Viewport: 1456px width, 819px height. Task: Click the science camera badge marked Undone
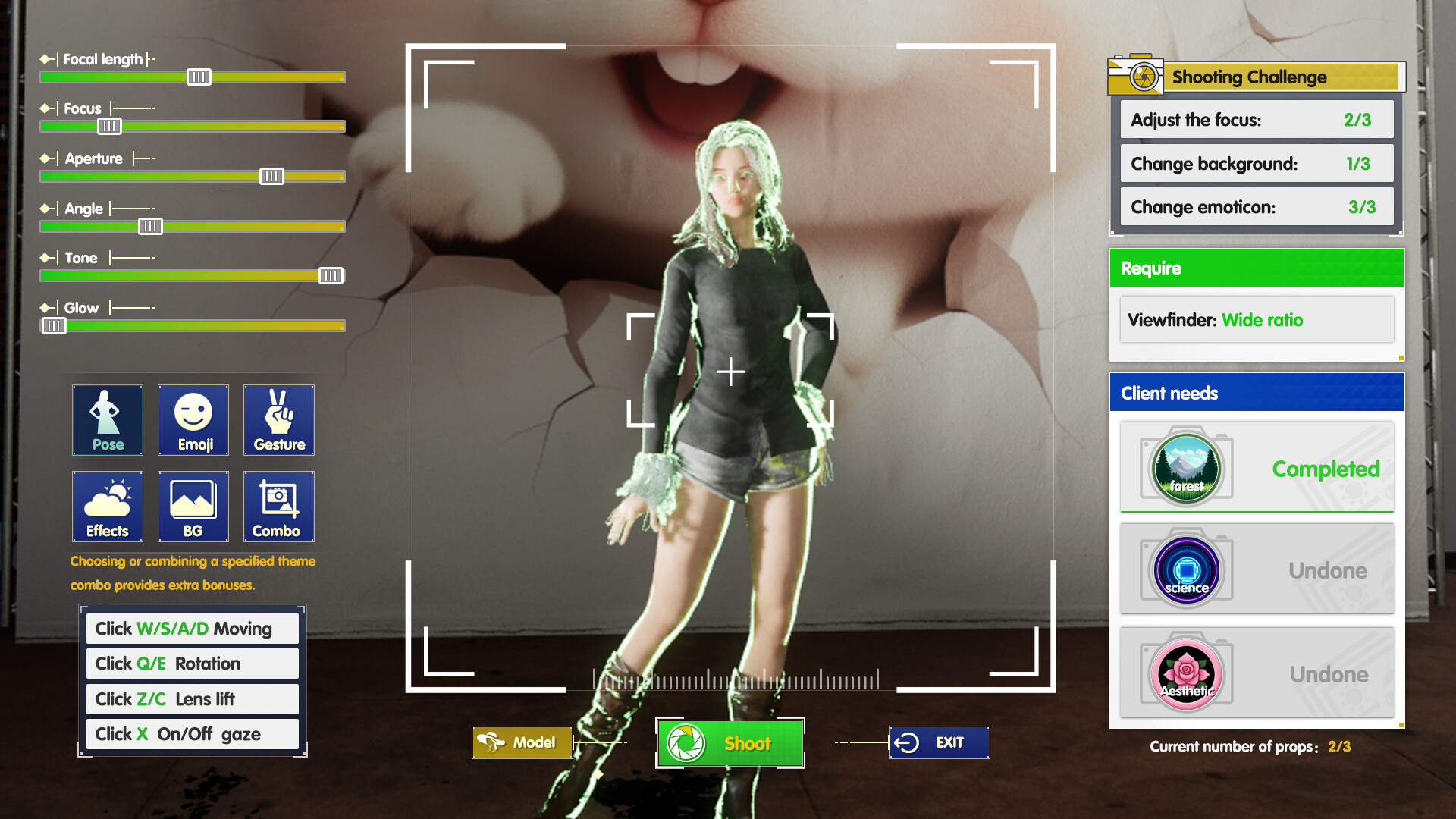[1187, 570]
